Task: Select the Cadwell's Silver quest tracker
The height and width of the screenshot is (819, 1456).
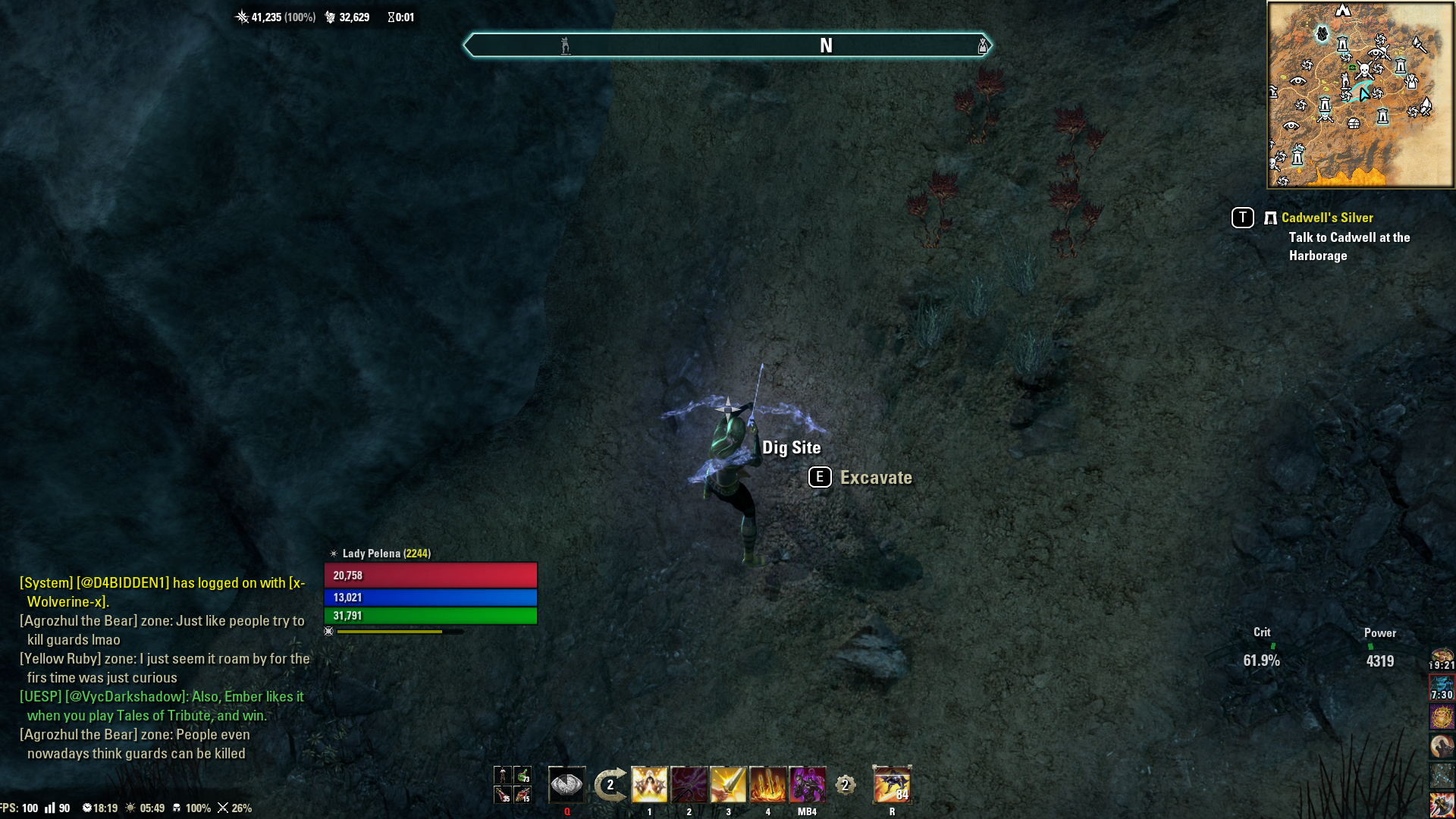Action: pyautogui.click(x=1326, y=218)
